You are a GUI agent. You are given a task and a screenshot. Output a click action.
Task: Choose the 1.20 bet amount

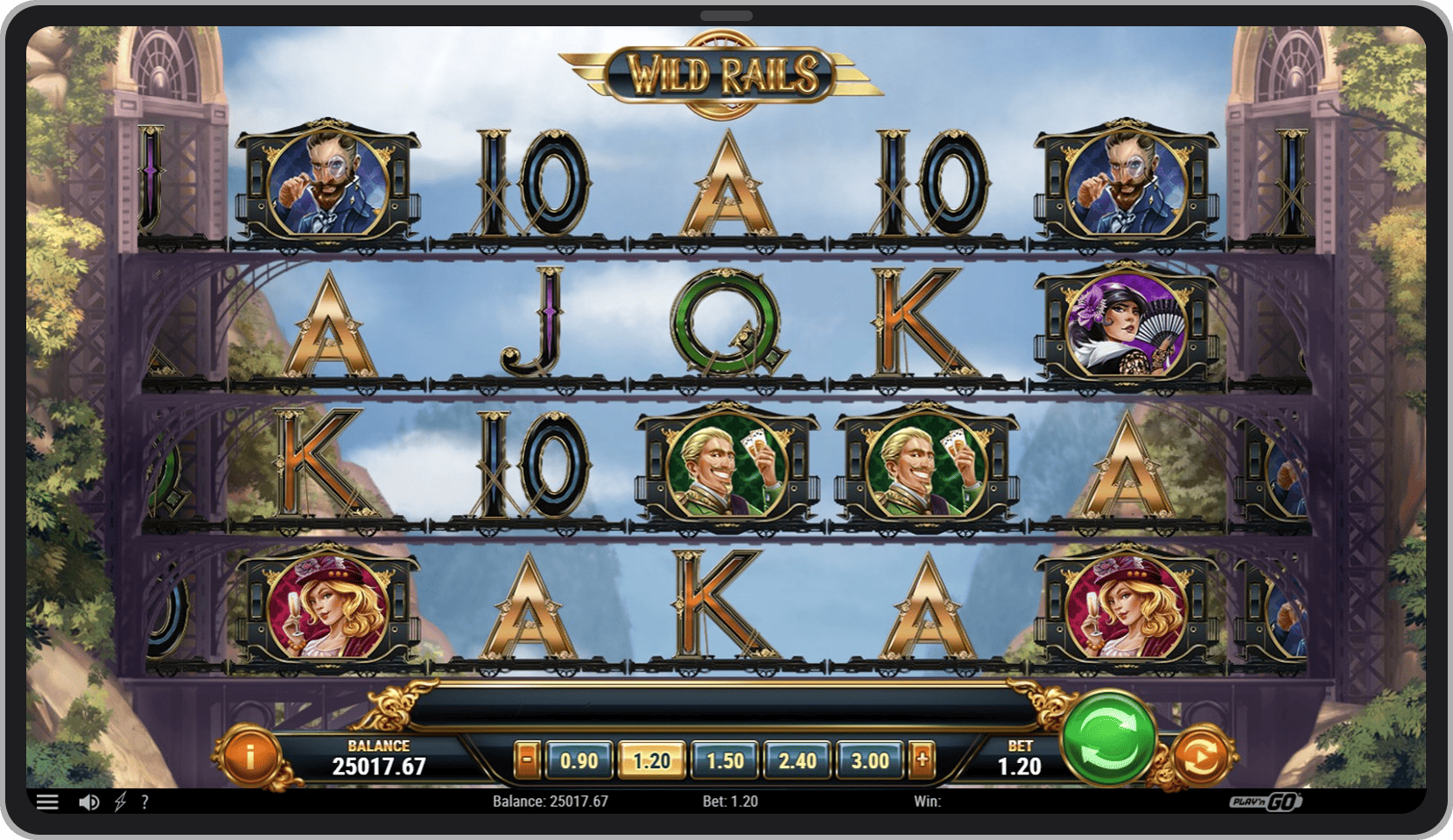651,760
